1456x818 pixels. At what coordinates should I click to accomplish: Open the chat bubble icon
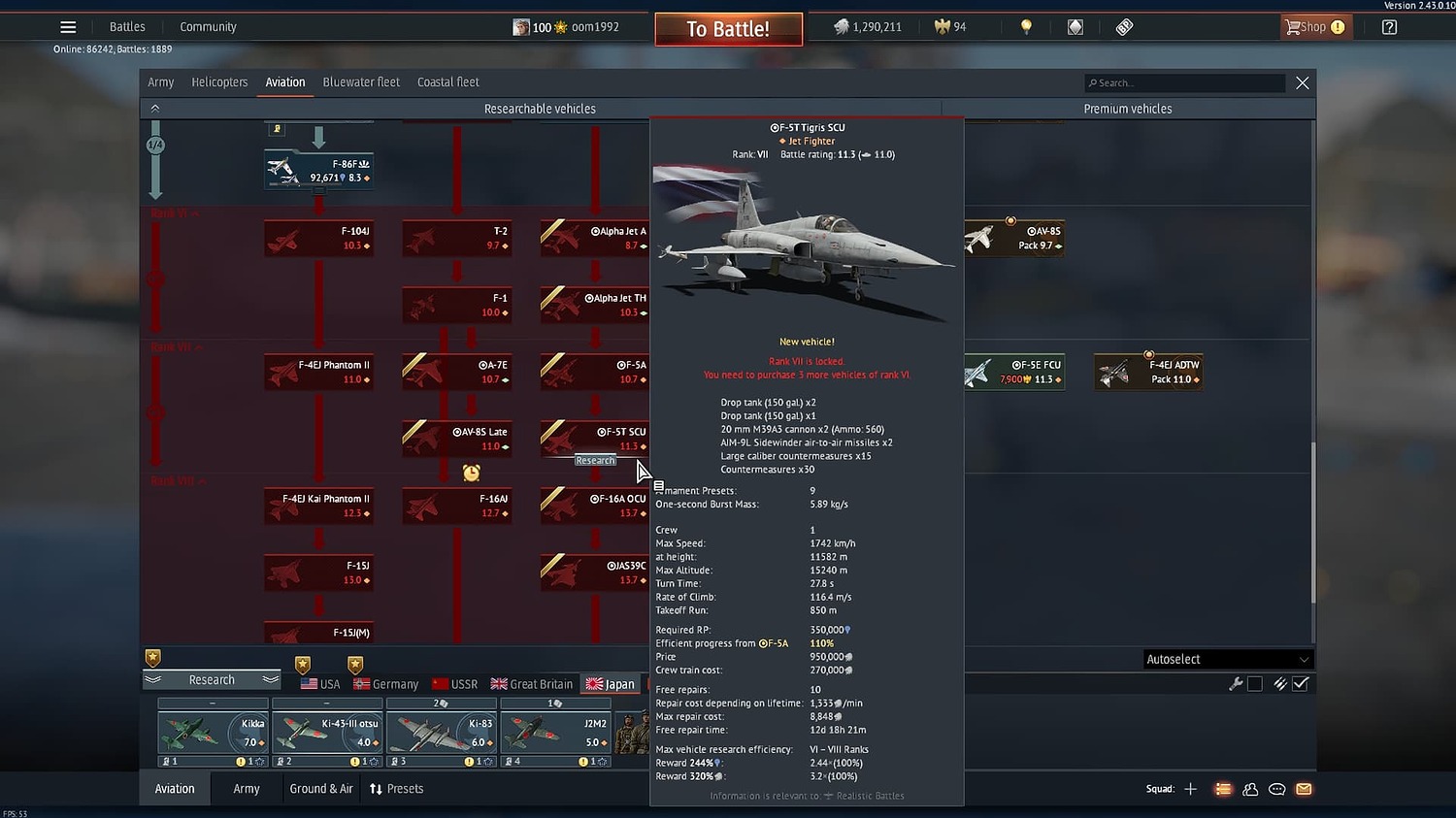1276,789
